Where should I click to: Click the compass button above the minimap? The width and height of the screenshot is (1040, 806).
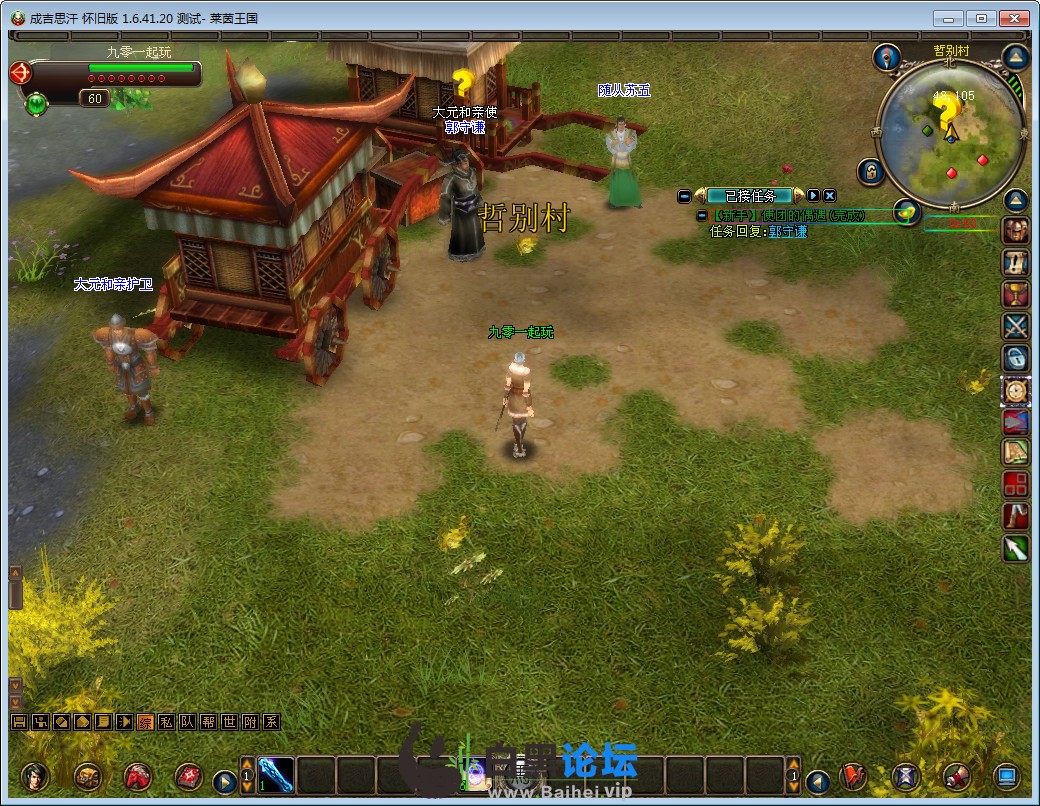(887, 57)
